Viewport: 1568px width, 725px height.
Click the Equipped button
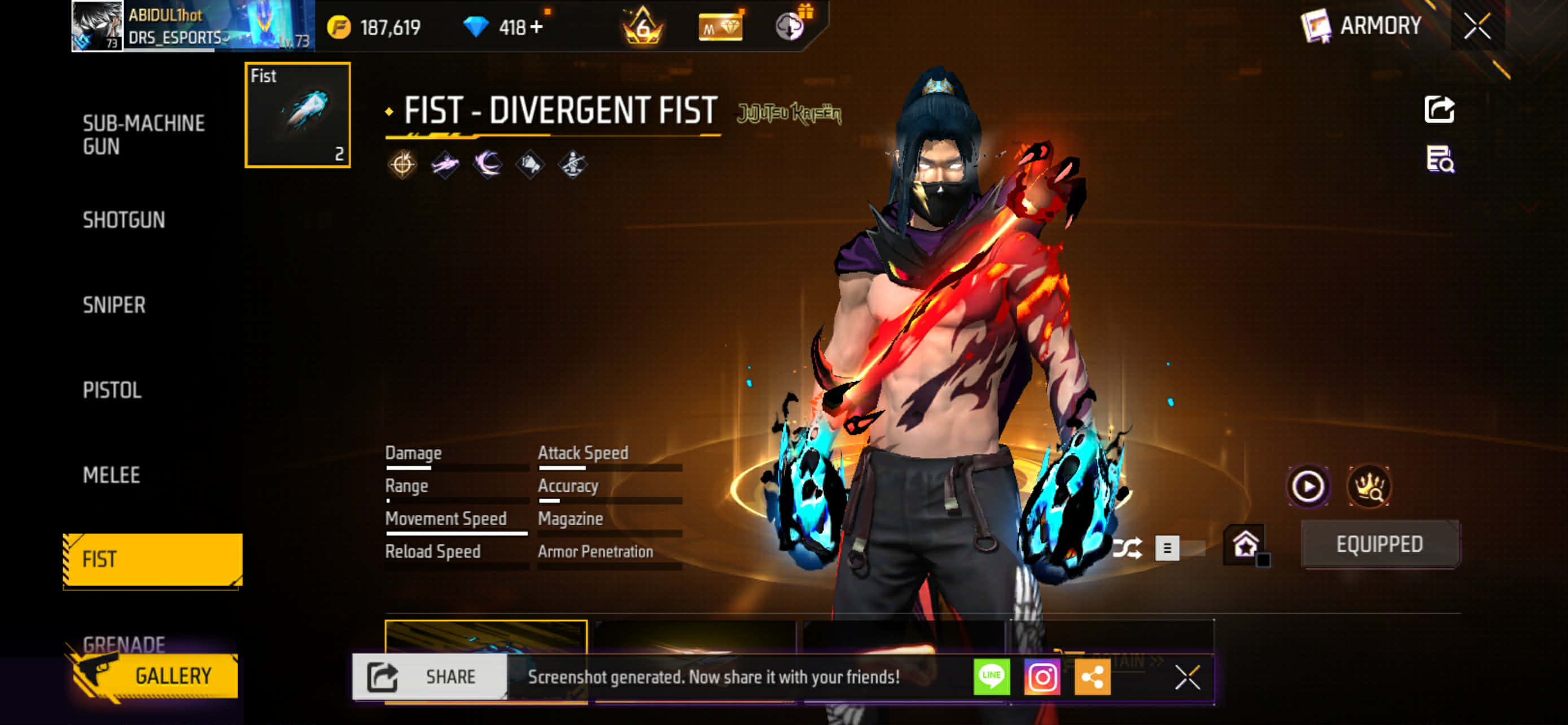point(1379,544)
